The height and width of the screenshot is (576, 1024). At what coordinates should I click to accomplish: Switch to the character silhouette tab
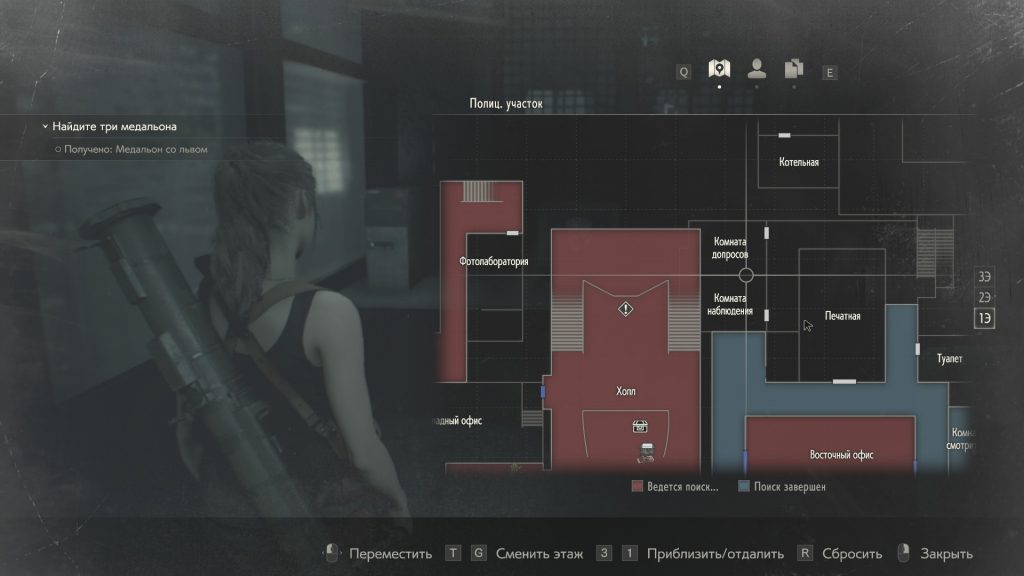(756, 69)
